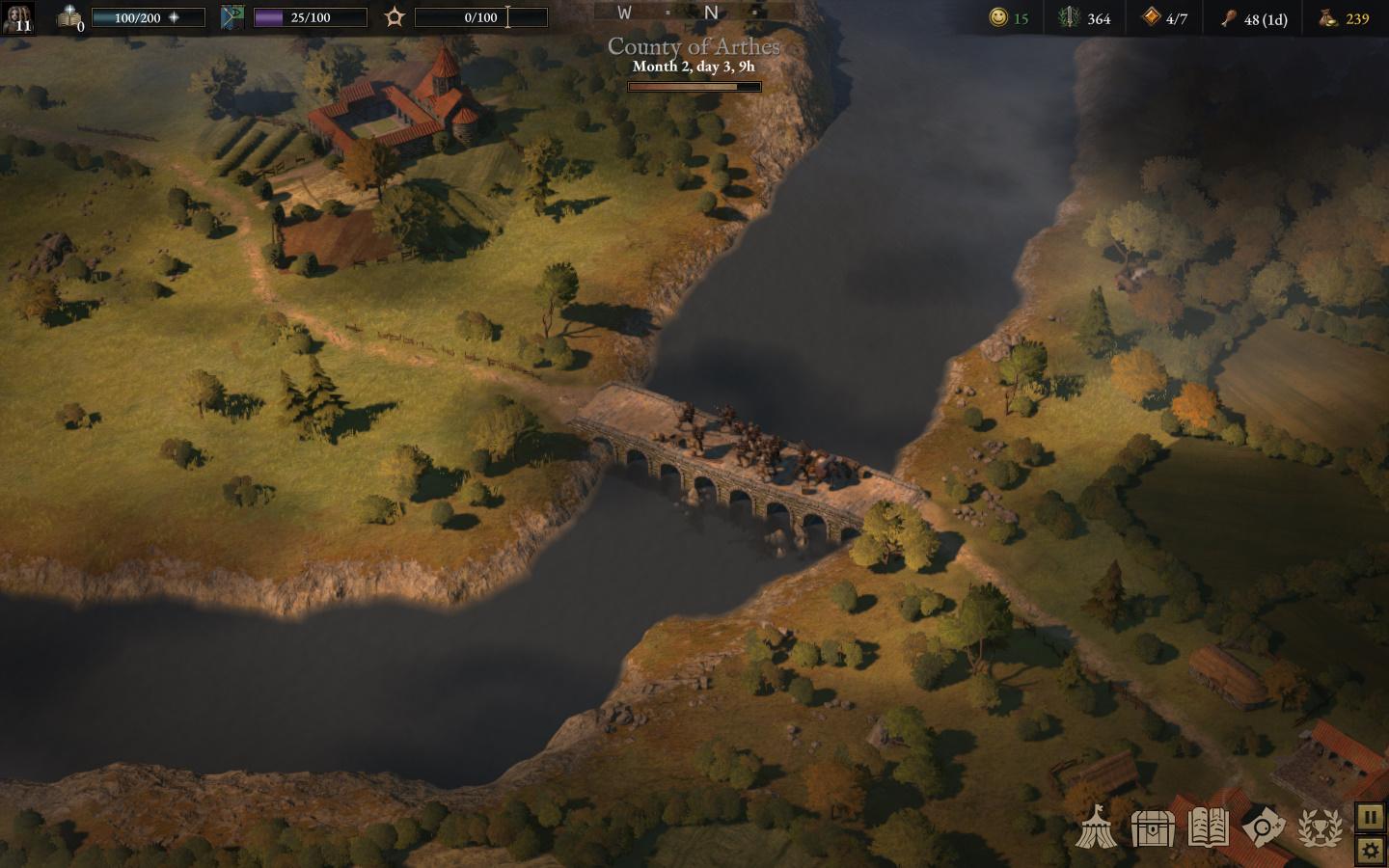
Task: Click the star emblem icon
Action: [x=395, y=17]
